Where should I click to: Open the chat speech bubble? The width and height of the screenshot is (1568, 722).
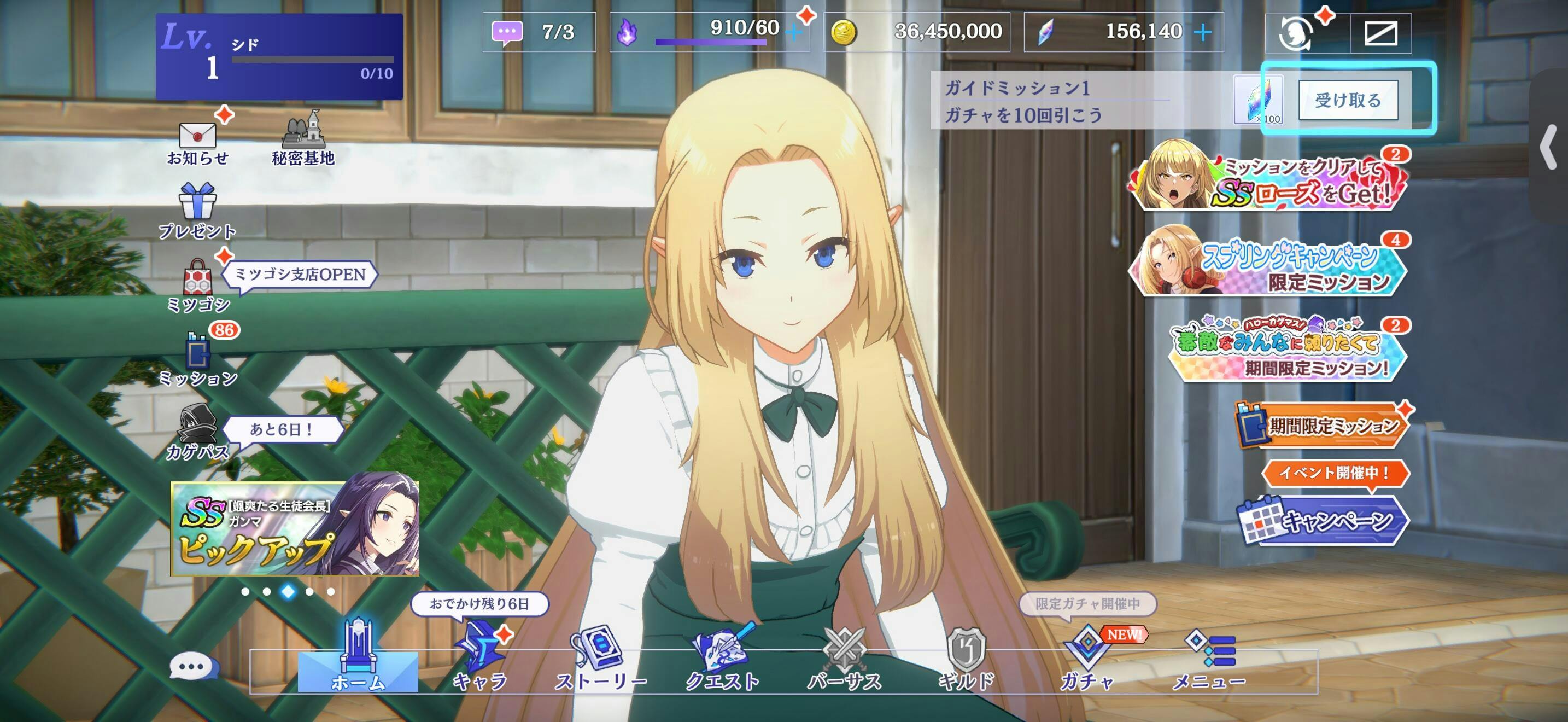pos(194,667)
